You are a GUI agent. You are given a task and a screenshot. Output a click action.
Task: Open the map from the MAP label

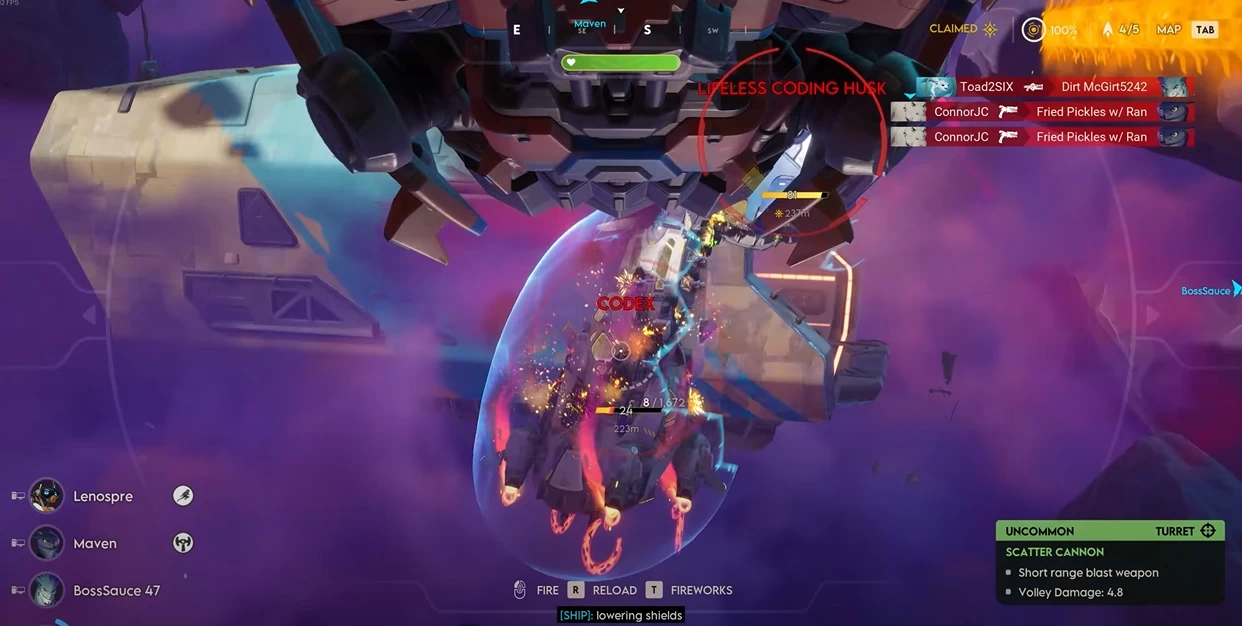pos(1169,30)
